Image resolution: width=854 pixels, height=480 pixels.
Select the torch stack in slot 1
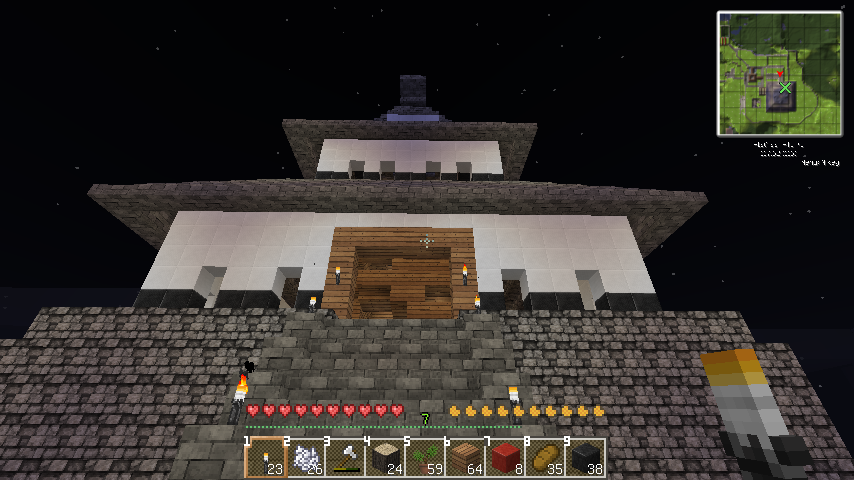(265, 458)
